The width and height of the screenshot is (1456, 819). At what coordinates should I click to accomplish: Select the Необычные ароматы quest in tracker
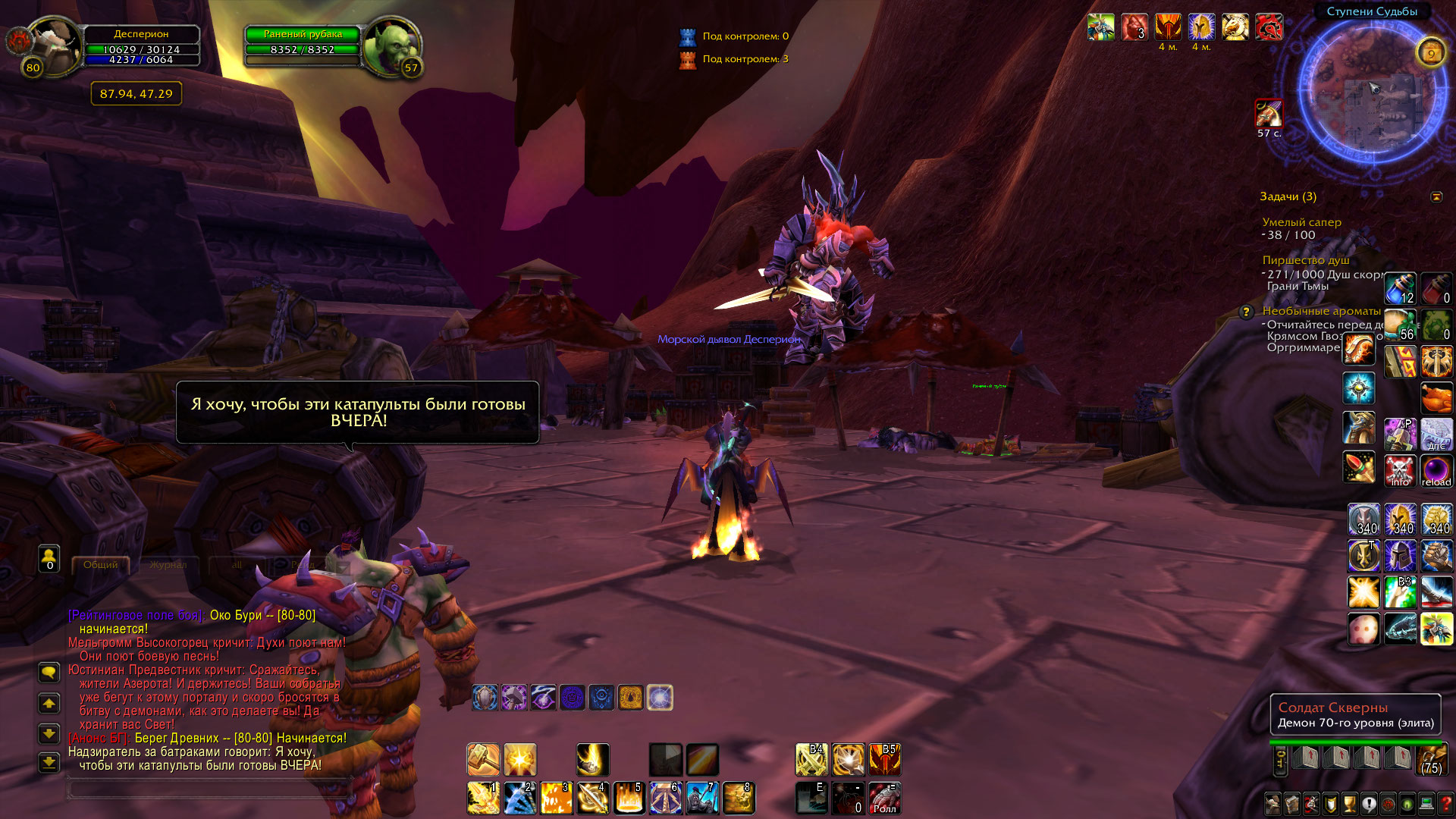1321,311
